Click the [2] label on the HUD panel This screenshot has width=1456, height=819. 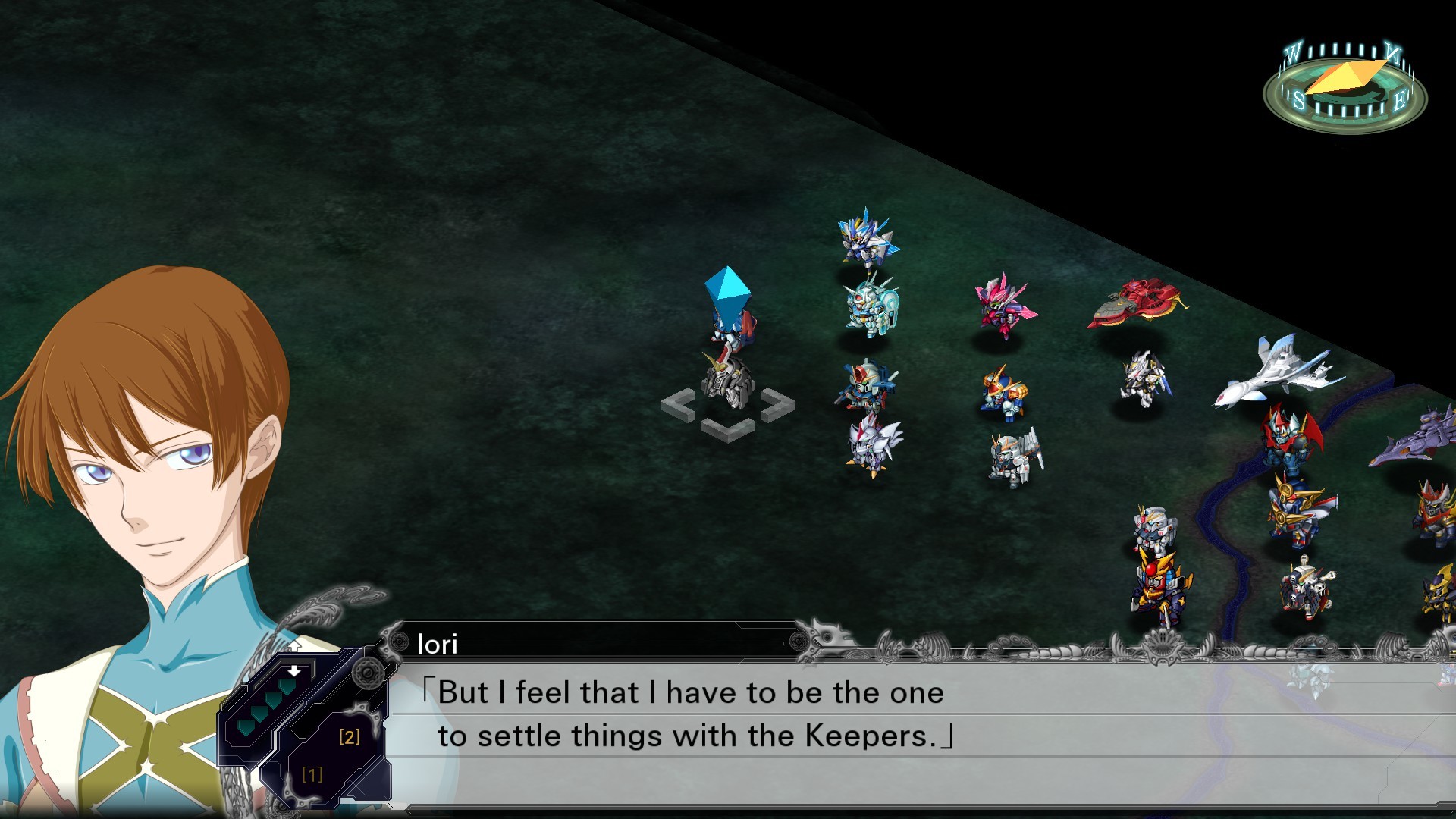click(349, 734)
